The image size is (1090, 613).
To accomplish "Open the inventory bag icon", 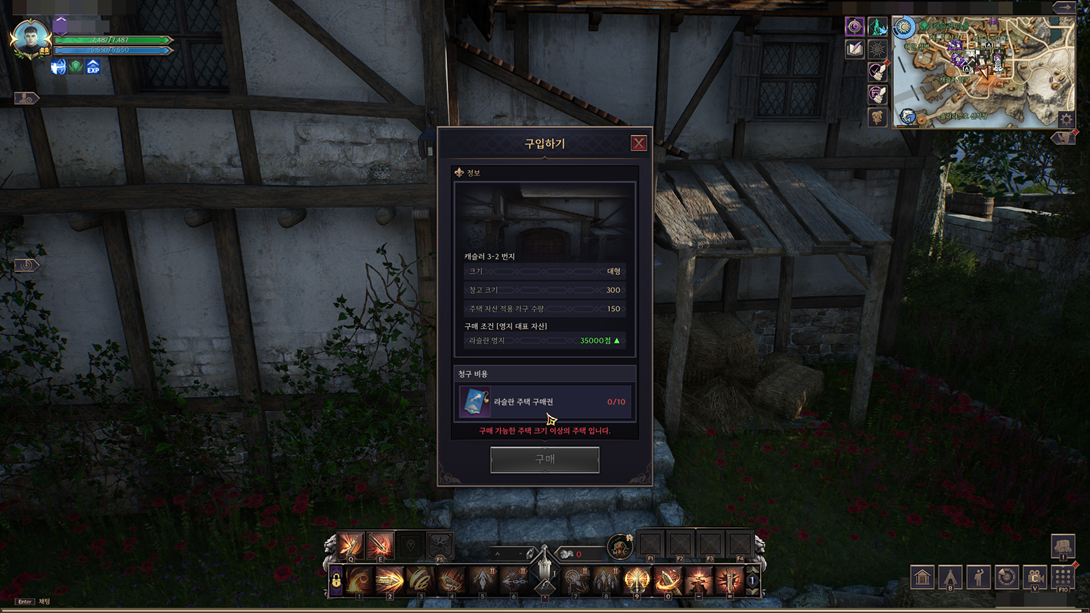I will point(1062,546).
